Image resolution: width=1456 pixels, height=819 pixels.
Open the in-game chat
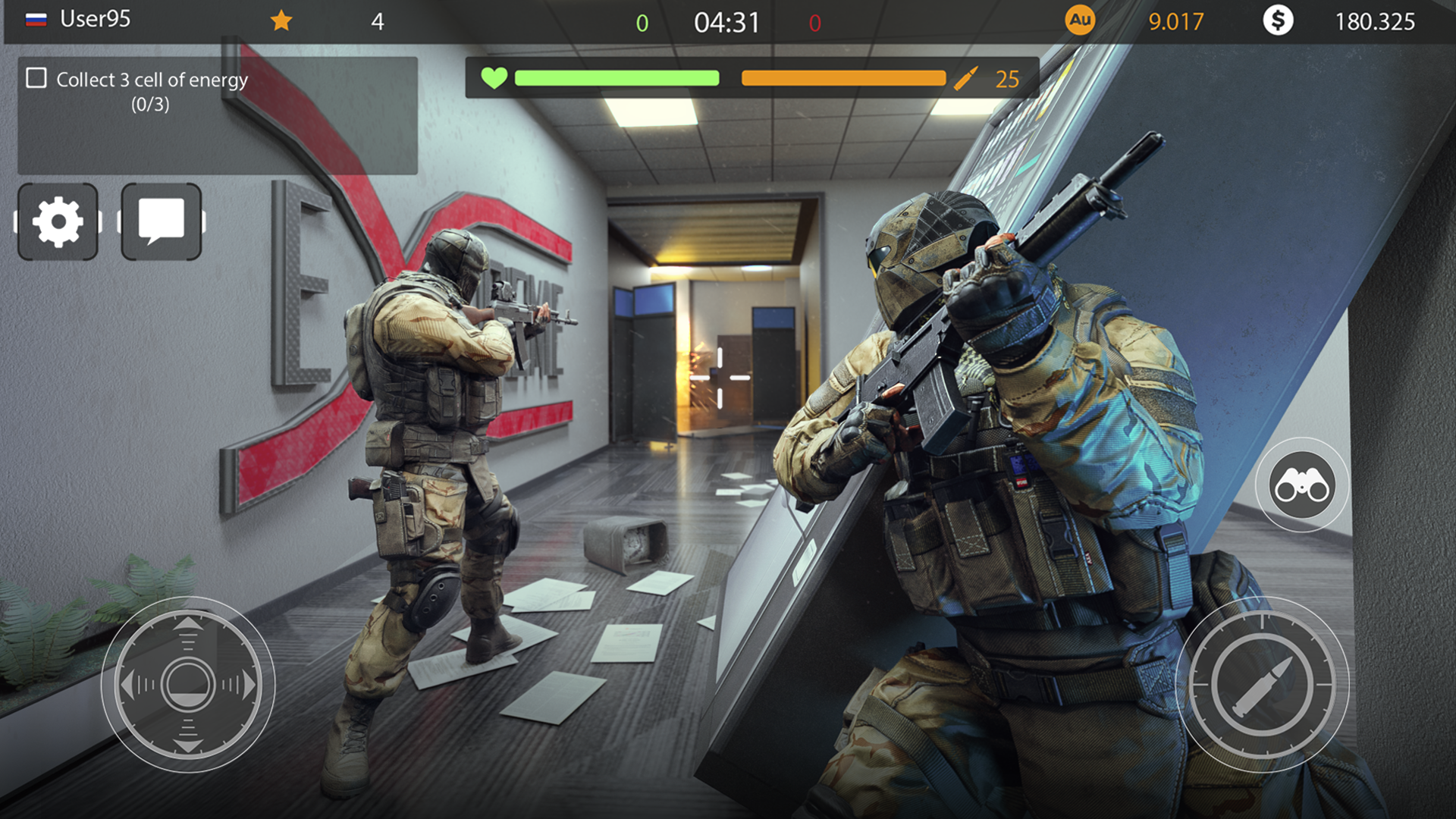(160, 221)
